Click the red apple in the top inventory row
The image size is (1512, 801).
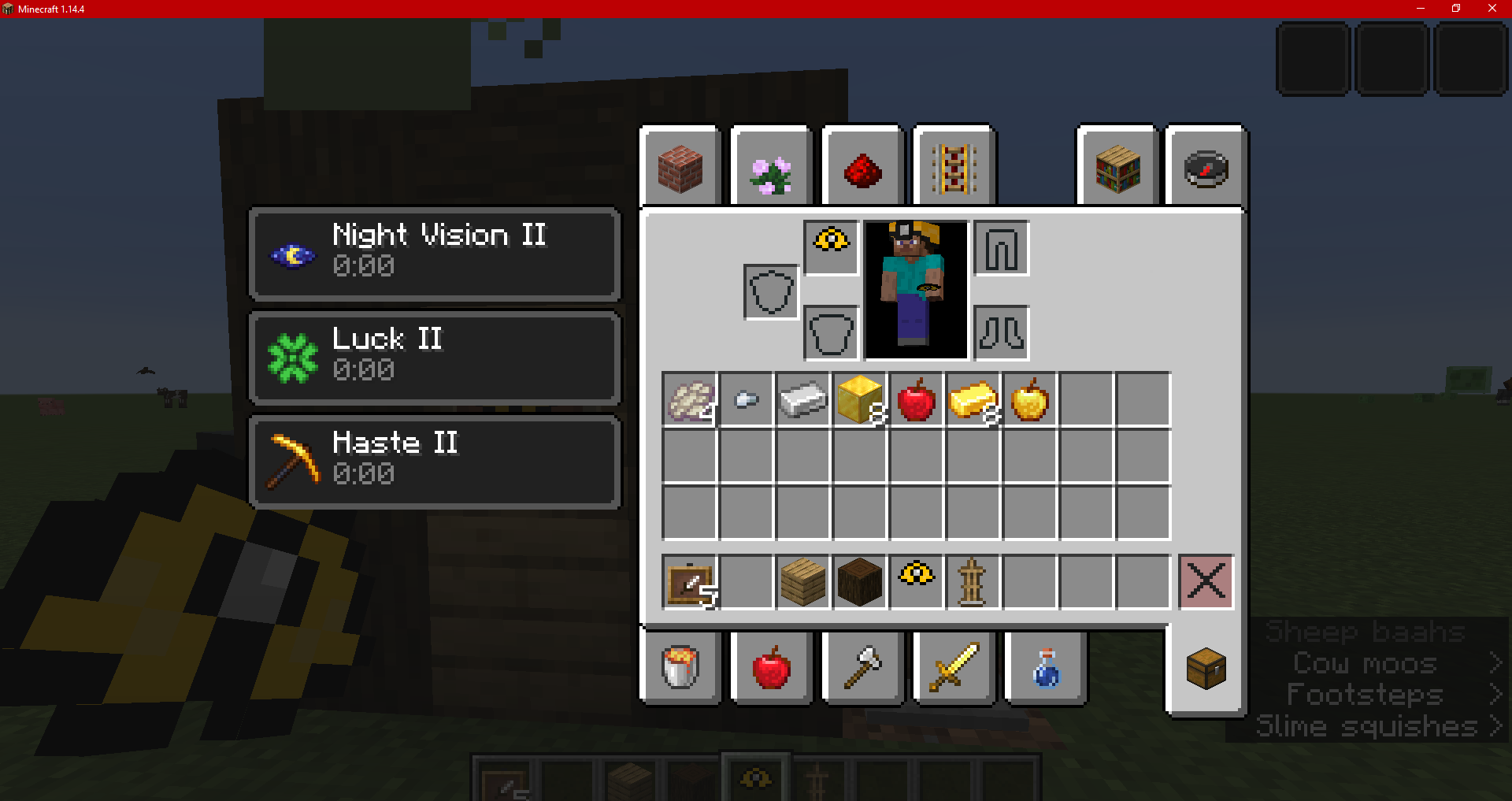916,400
